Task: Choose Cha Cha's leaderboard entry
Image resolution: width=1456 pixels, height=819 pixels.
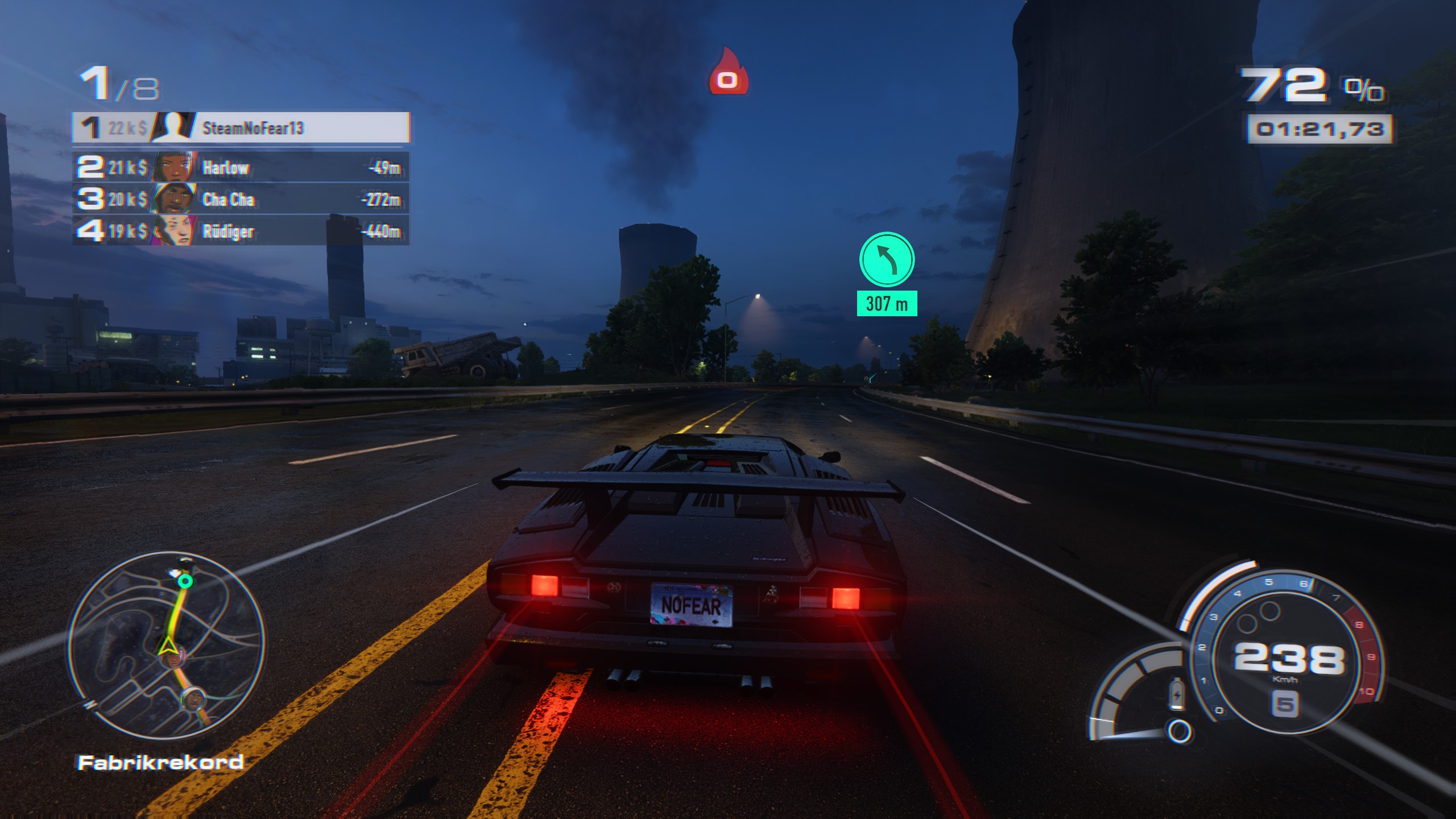Action: (241, 199)
